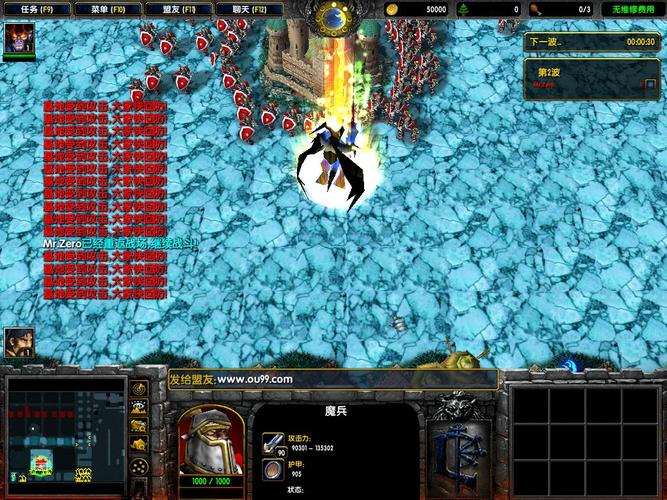Activate the minimap signal ping button

coord(140,389)
